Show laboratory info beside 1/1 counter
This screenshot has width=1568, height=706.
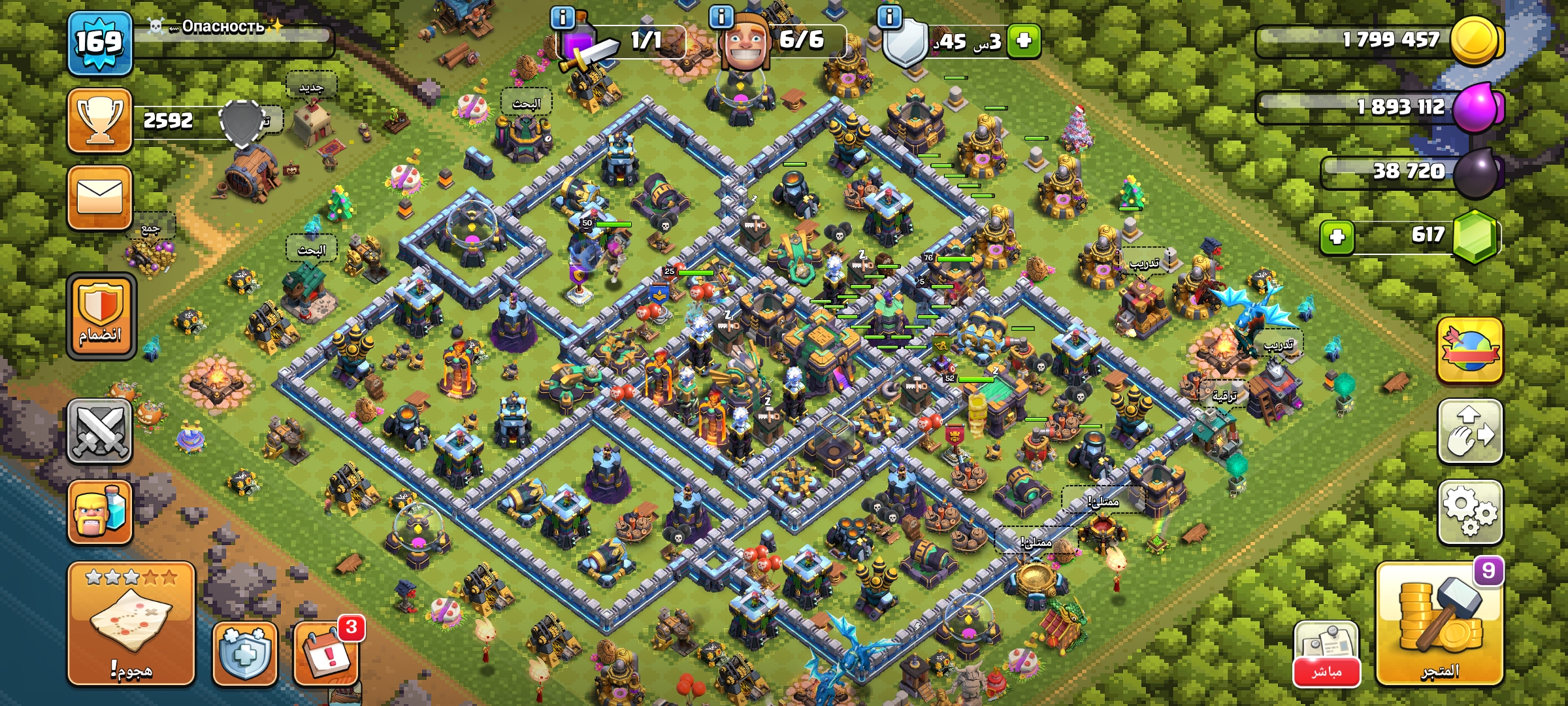563,17
